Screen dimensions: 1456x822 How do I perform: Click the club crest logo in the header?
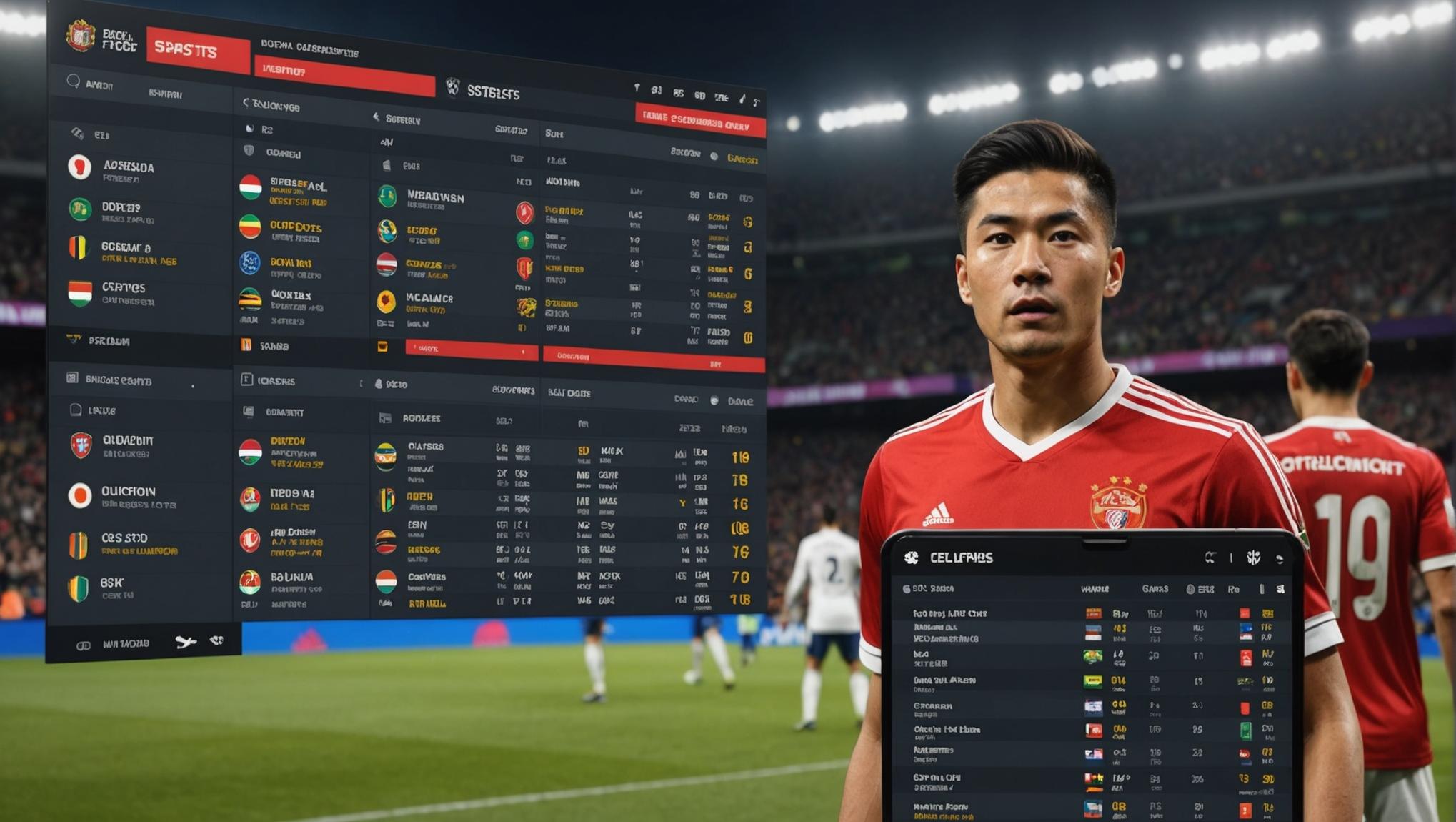pos(81,35)
